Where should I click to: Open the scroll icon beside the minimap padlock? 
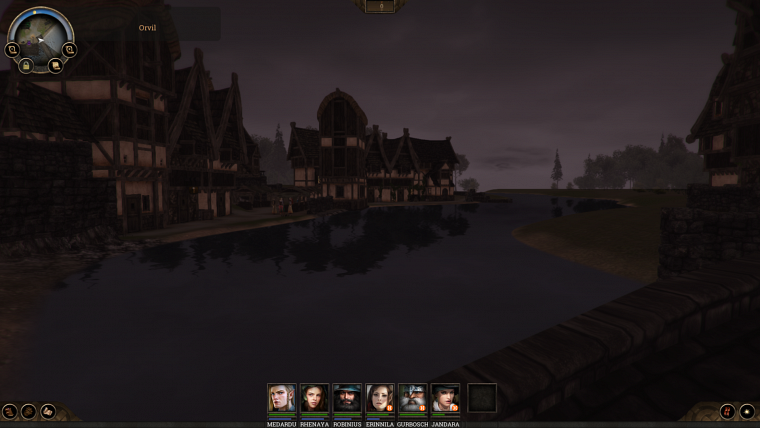(x=55, y=65)
